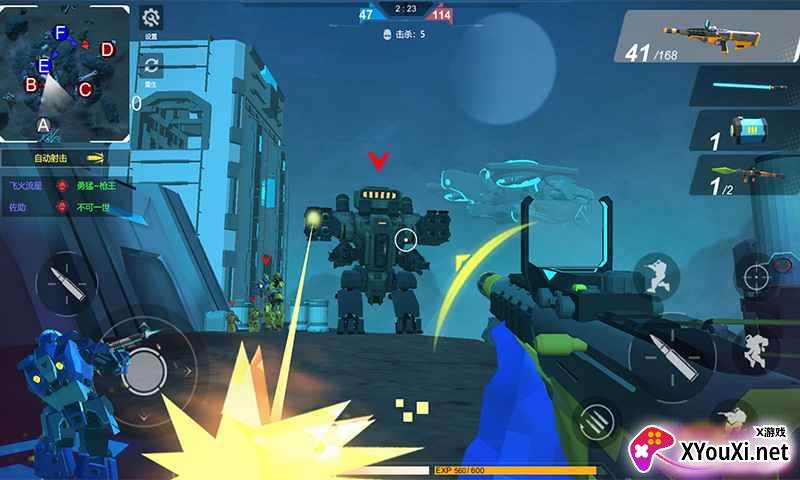Toggle the auto-fire (自动射击) option
This screenshot has height=480, width=800.
[x=66, y=158]
